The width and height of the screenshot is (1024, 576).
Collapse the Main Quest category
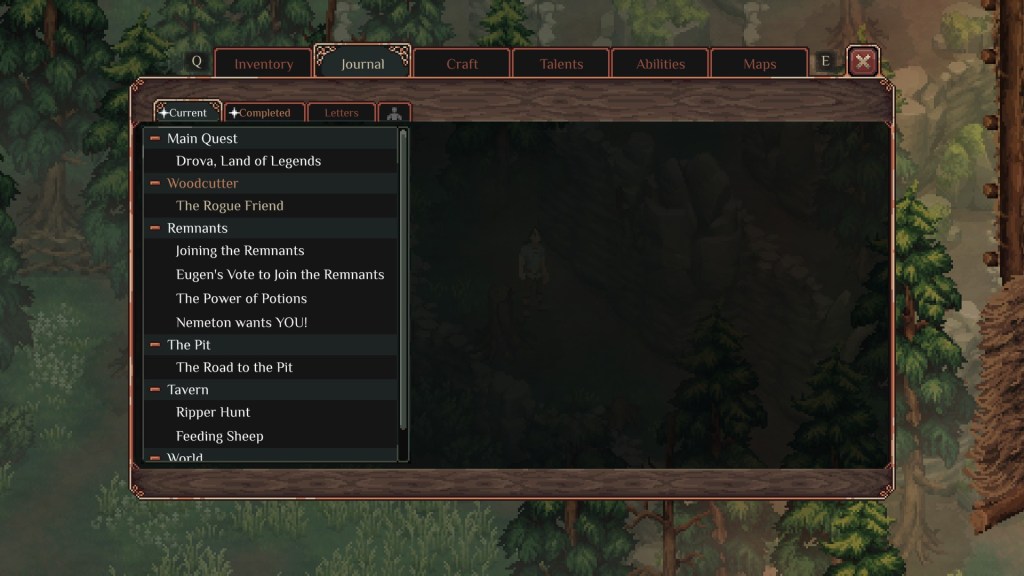click(155, 139)
